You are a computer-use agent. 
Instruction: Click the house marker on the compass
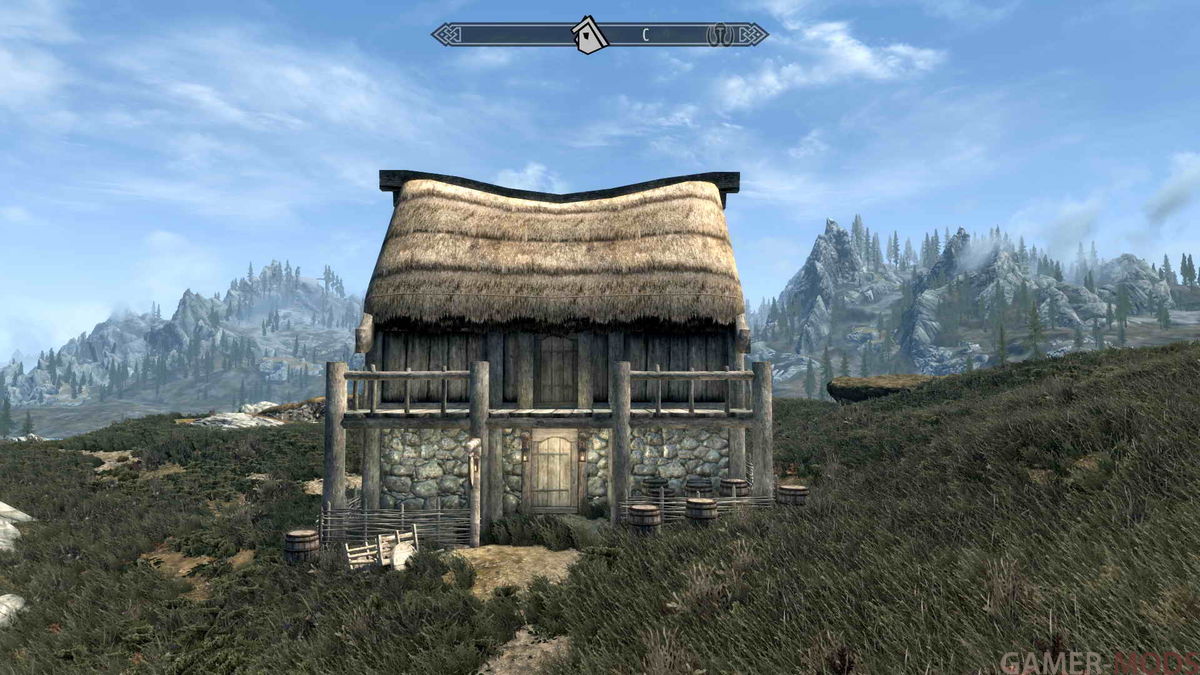pyautogui.click(x=590, y=36)
